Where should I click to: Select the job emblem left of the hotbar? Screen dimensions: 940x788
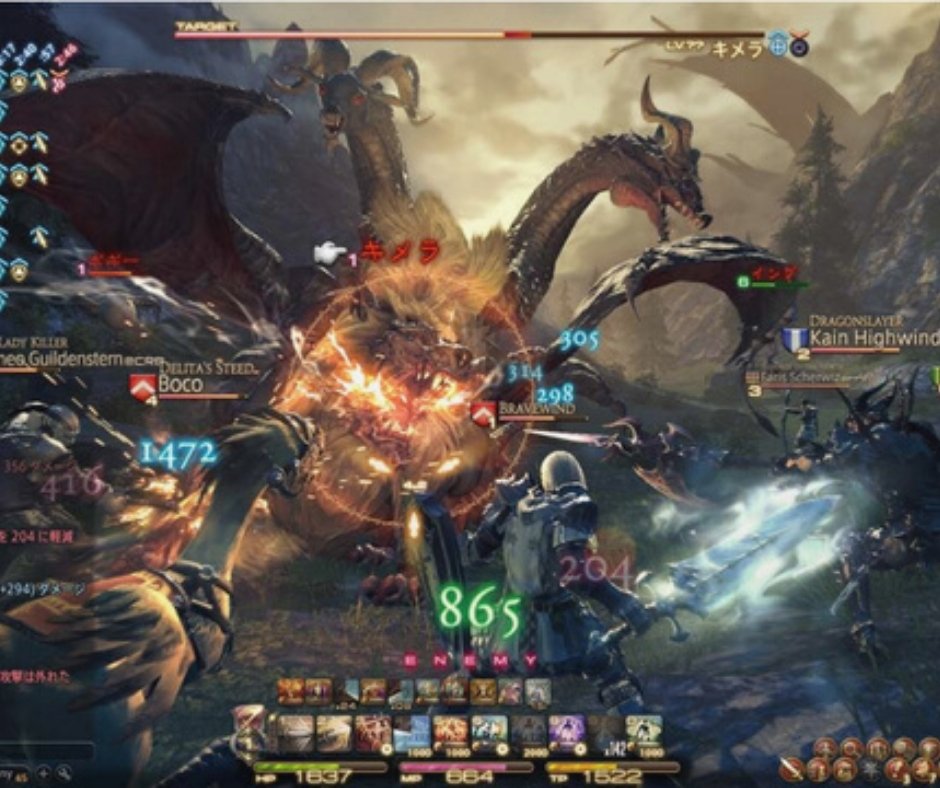247,728
